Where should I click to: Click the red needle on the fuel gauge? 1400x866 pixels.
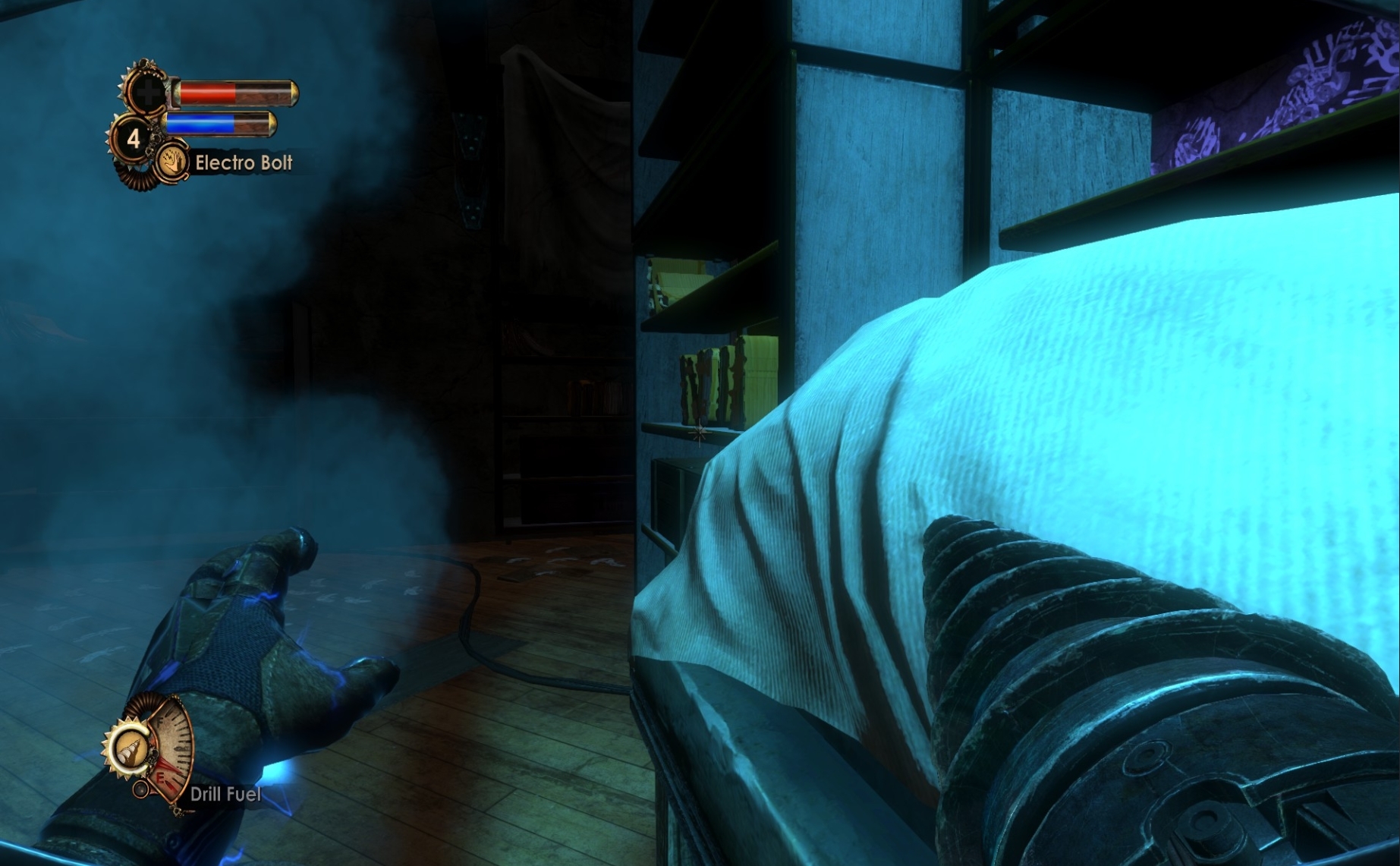[x=169, y=765]
